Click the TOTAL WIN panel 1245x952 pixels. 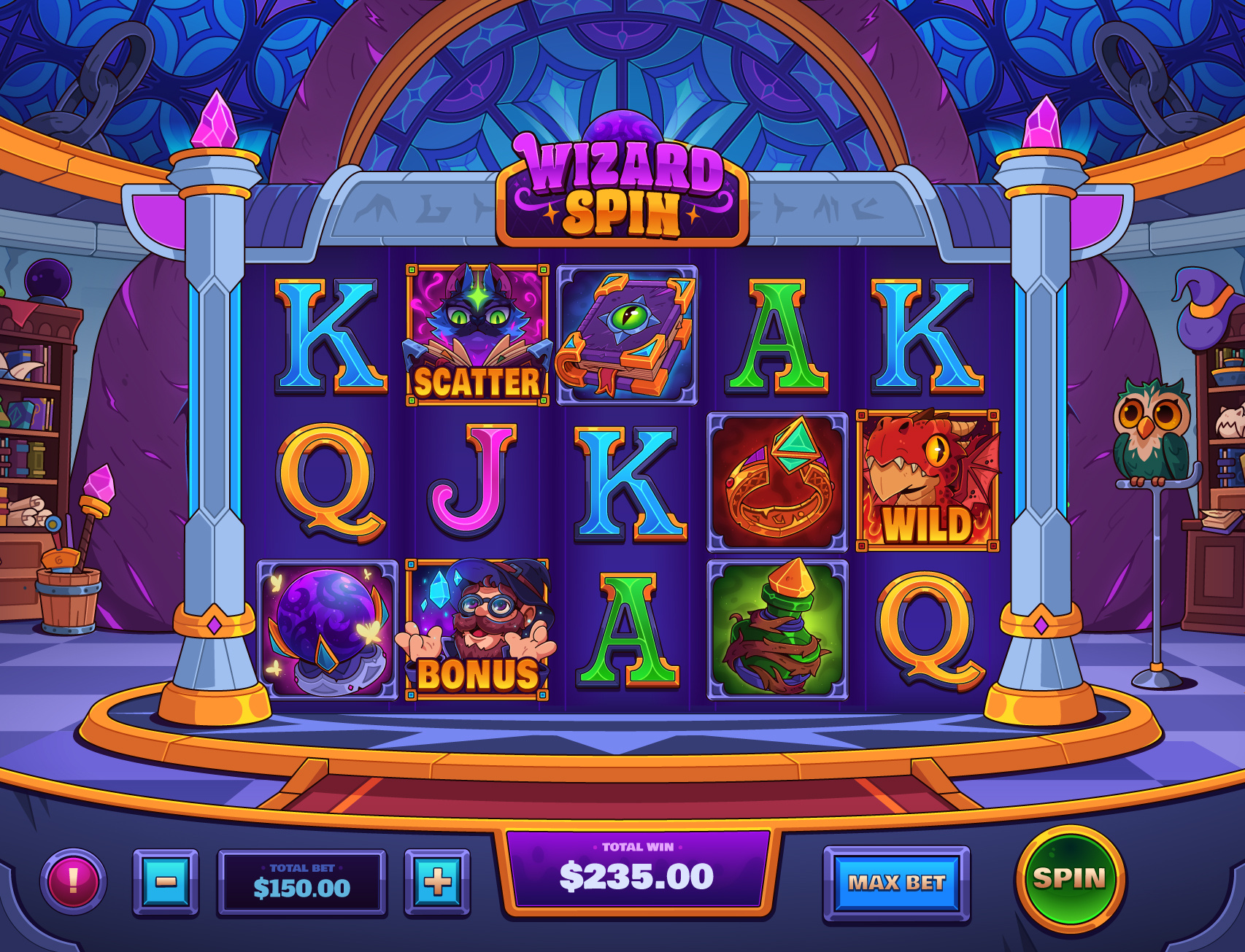coord(636,875)
